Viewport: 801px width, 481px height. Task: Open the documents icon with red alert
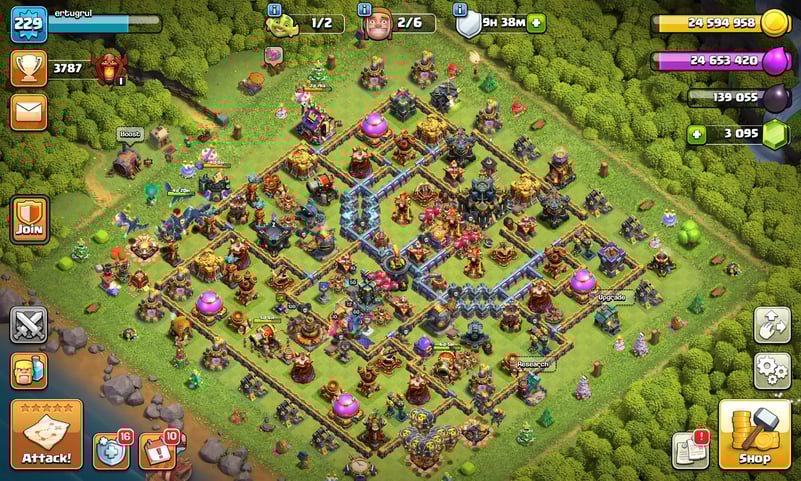pos(690,450)
